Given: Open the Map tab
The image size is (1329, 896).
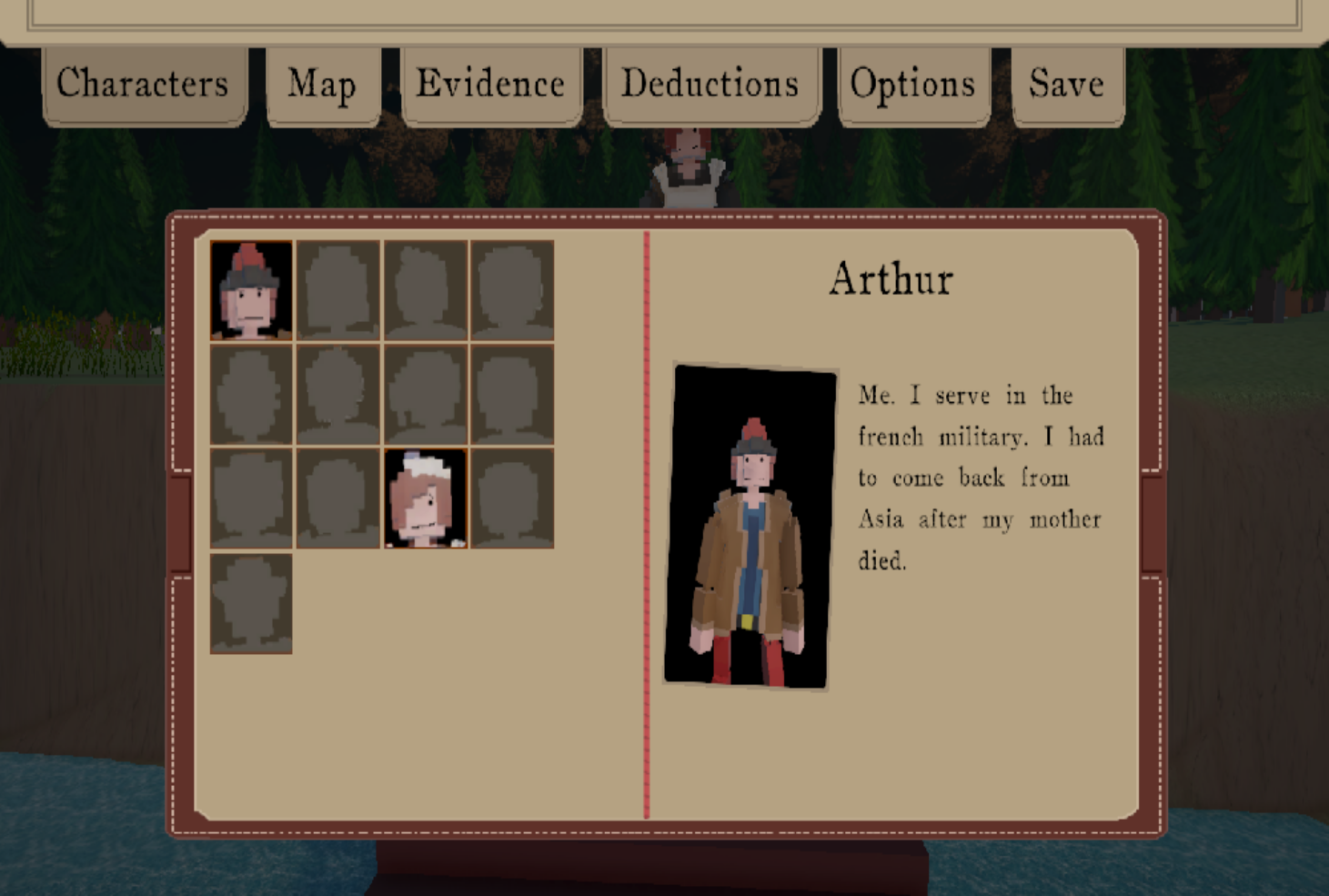Looking at the screenshot, I should click(320, 84).
